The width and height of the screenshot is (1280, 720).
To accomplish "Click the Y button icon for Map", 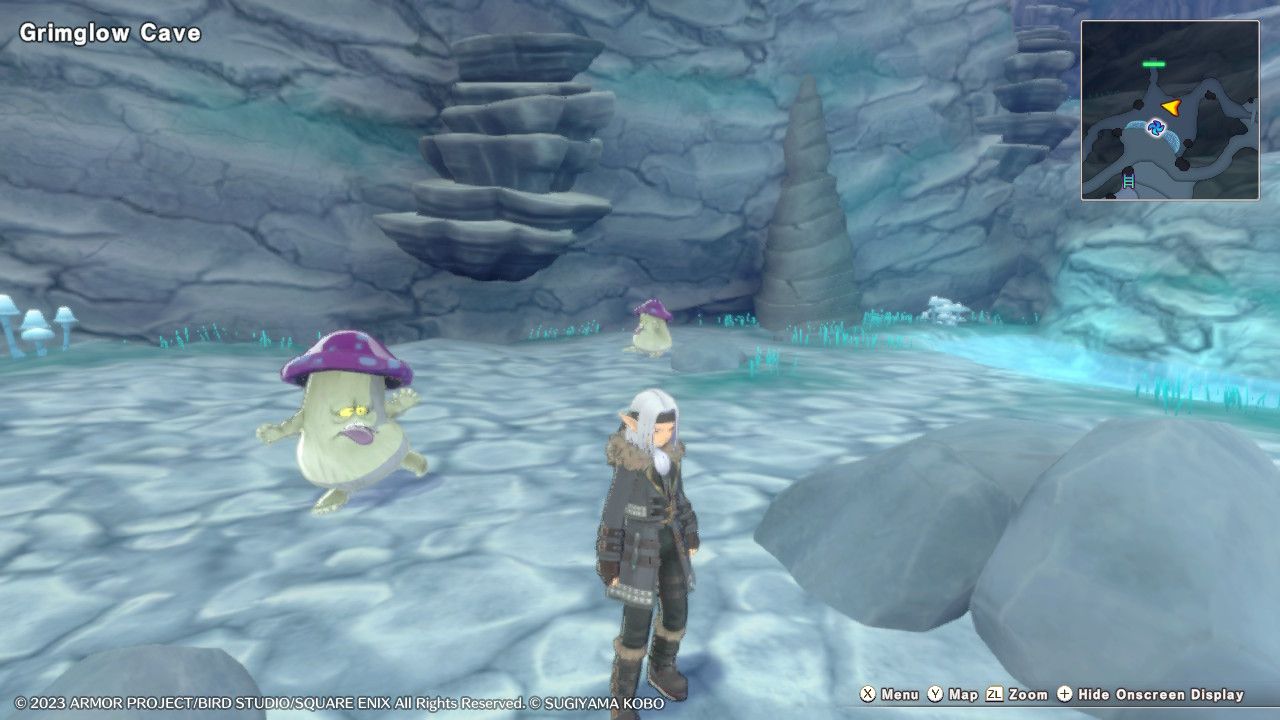I will (936, 695).
